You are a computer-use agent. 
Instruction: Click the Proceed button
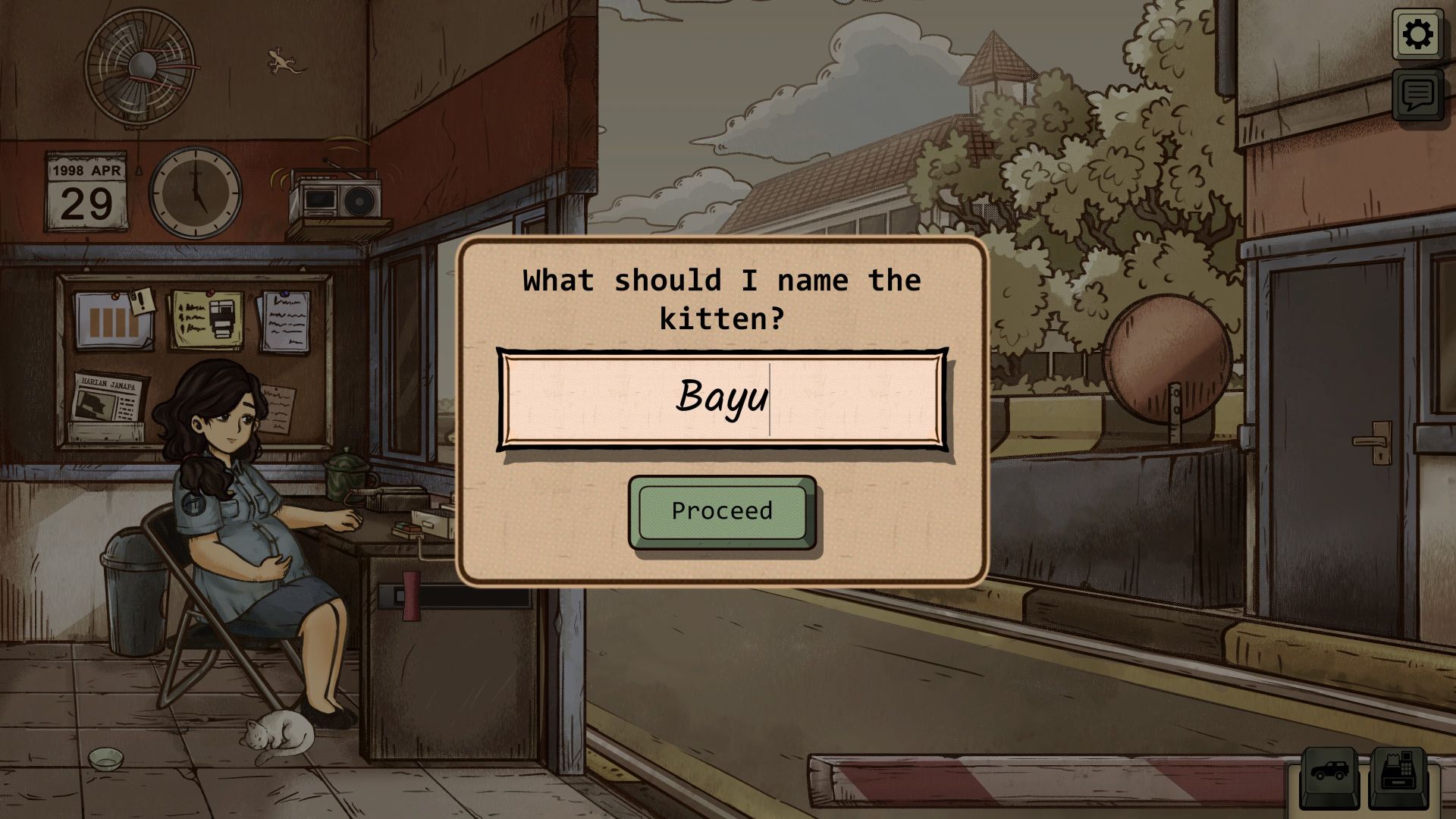(x=722, y=512)
